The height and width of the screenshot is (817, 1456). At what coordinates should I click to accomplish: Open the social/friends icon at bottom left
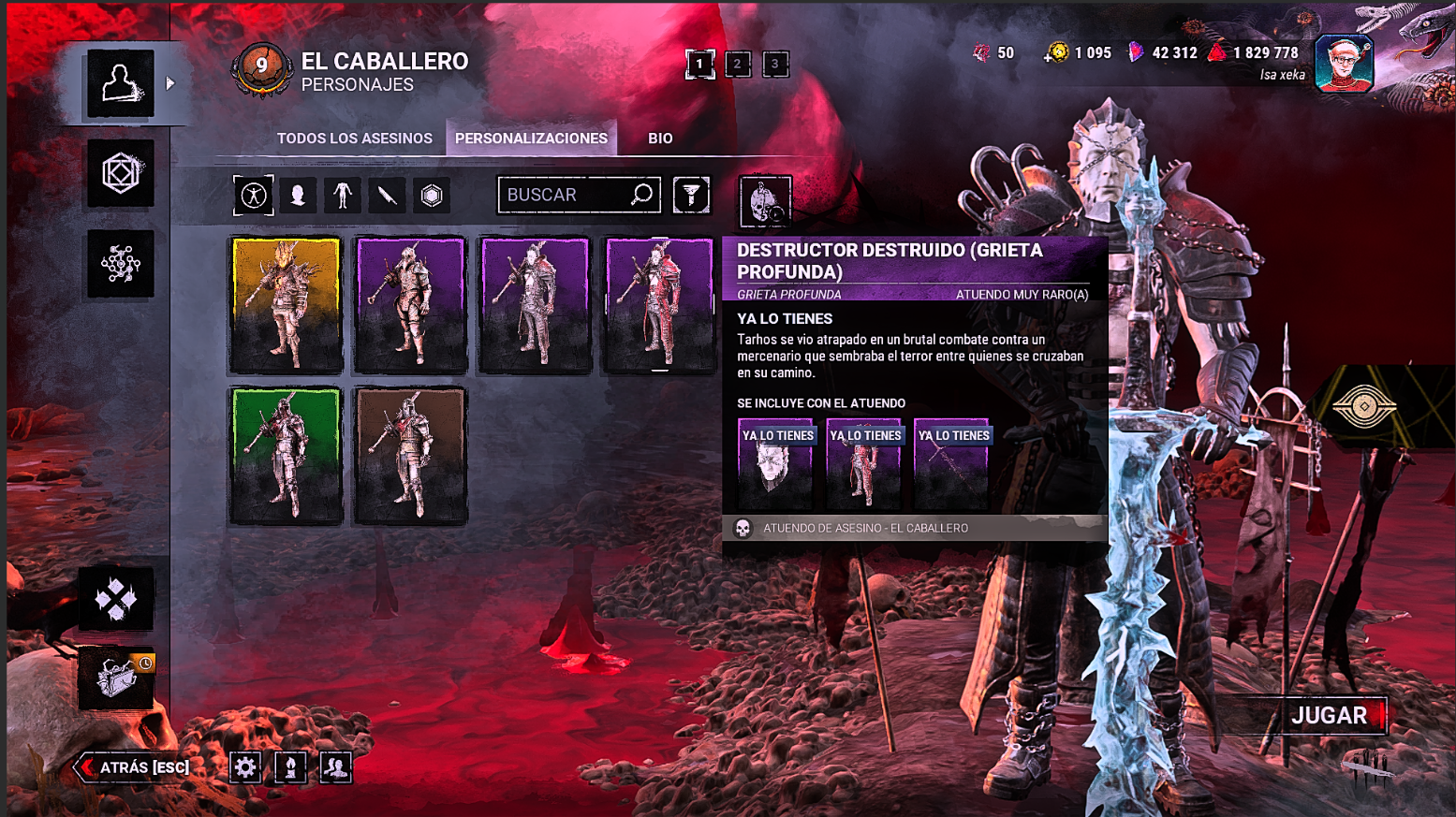coord(334,766)
